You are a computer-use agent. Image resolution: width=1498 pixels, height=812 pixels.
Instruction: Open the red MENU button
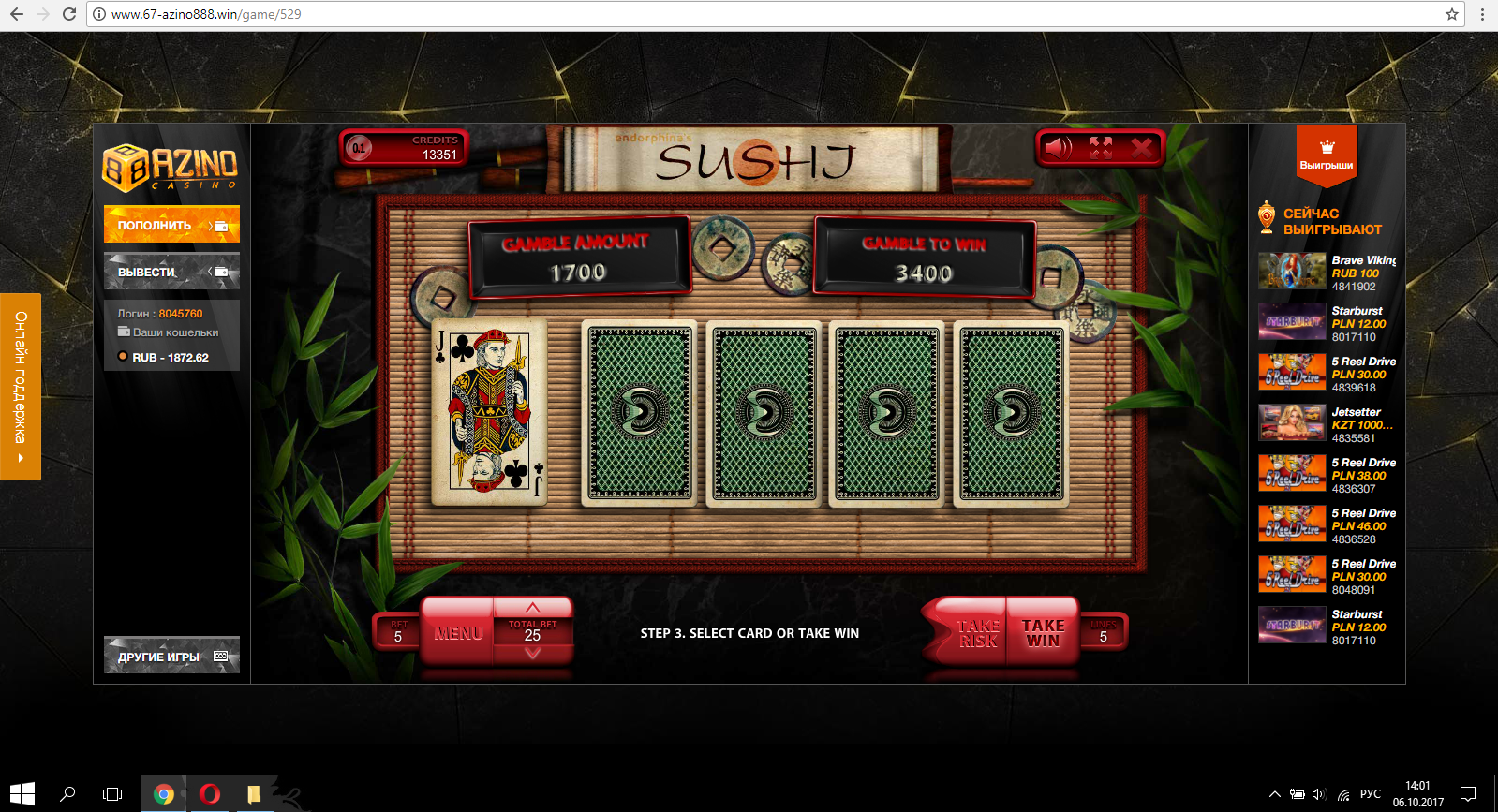[458, 633]
